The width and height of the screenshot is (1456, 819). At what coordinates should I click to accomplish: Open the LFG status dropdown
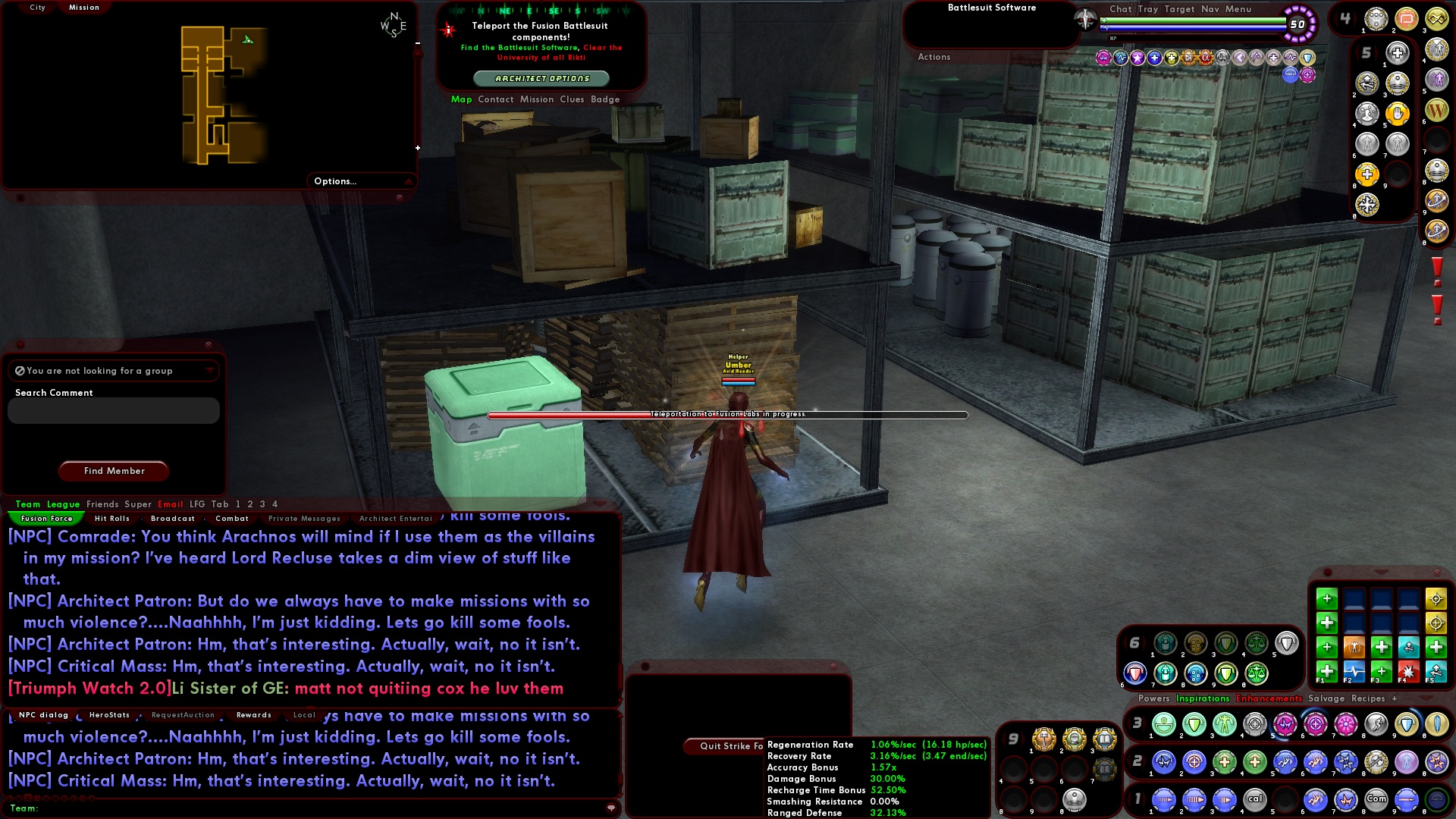tap(210, 371)
